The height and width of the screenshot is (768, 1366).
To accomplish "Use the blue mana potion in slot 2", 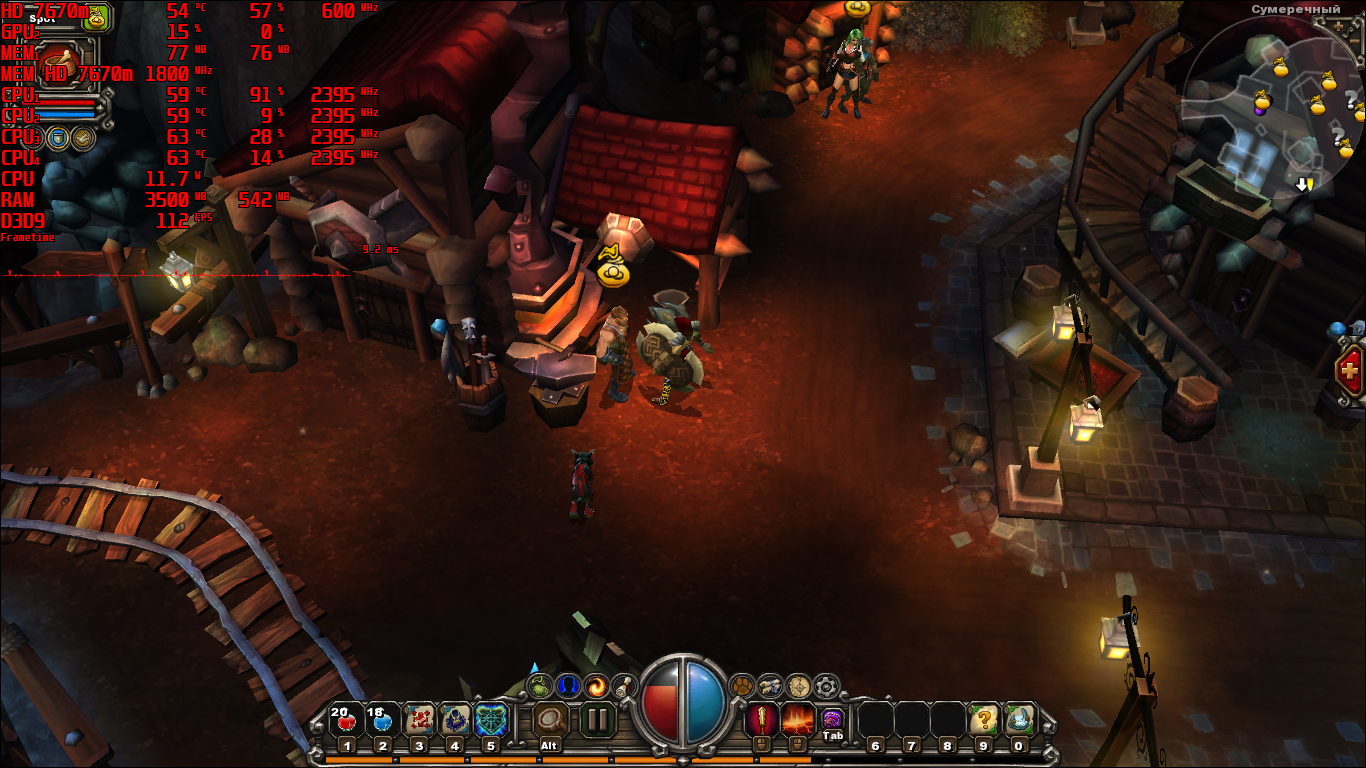I will (x=382, y=720).
